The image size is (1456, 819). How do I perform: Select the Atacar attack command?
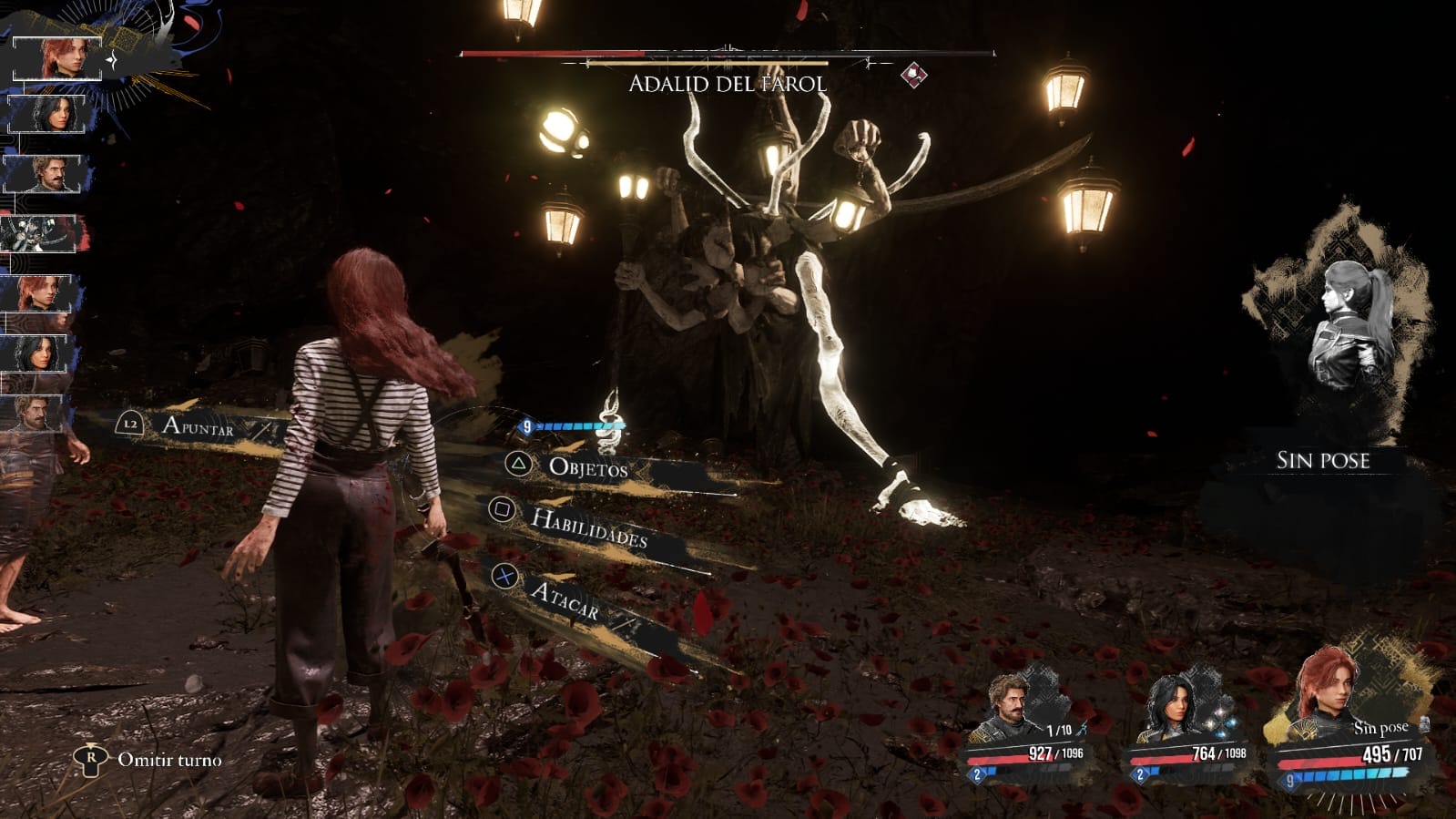[565, 599]
